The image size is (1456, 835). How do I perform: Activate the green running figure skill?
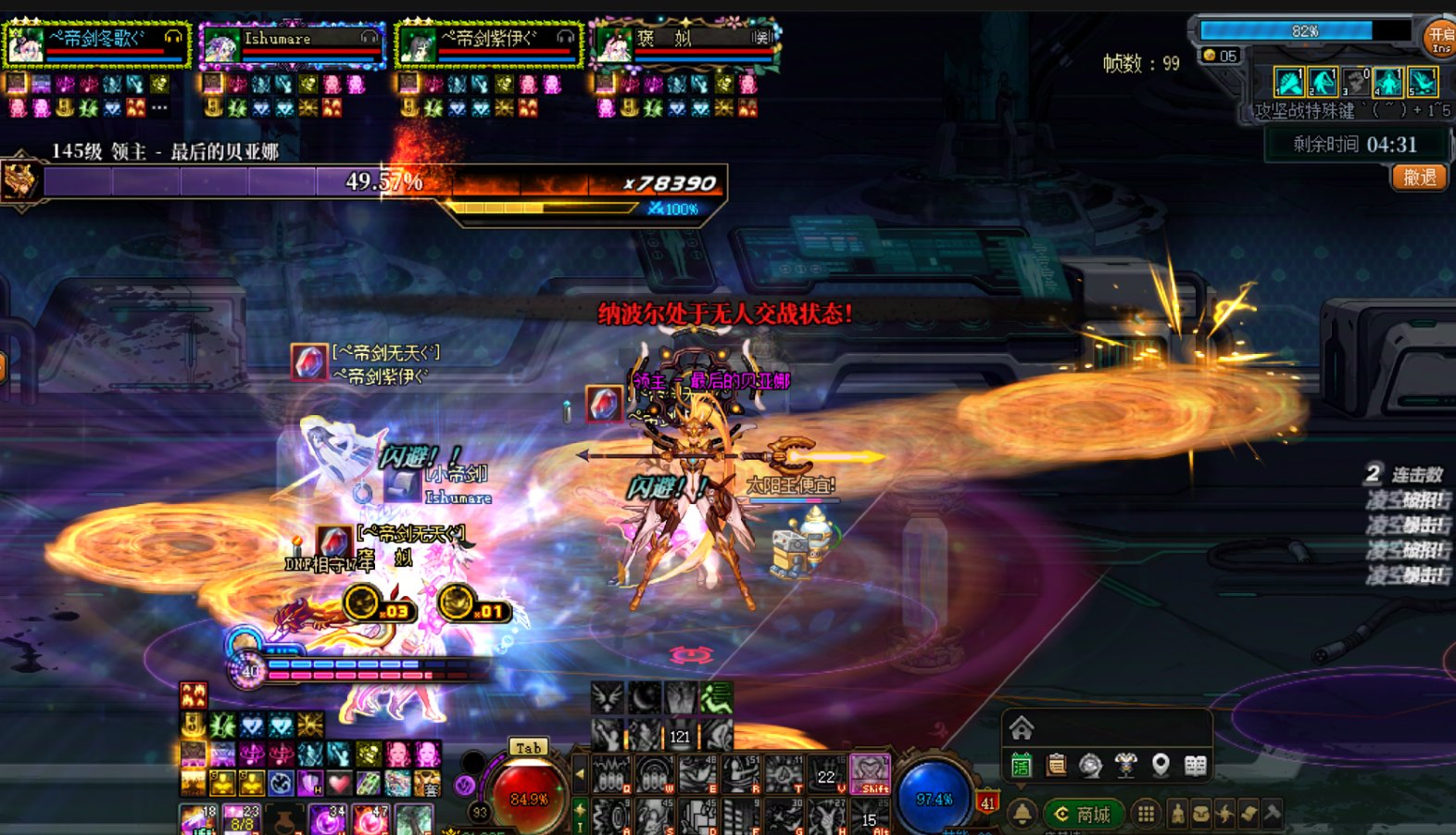(x=716, y=698)
